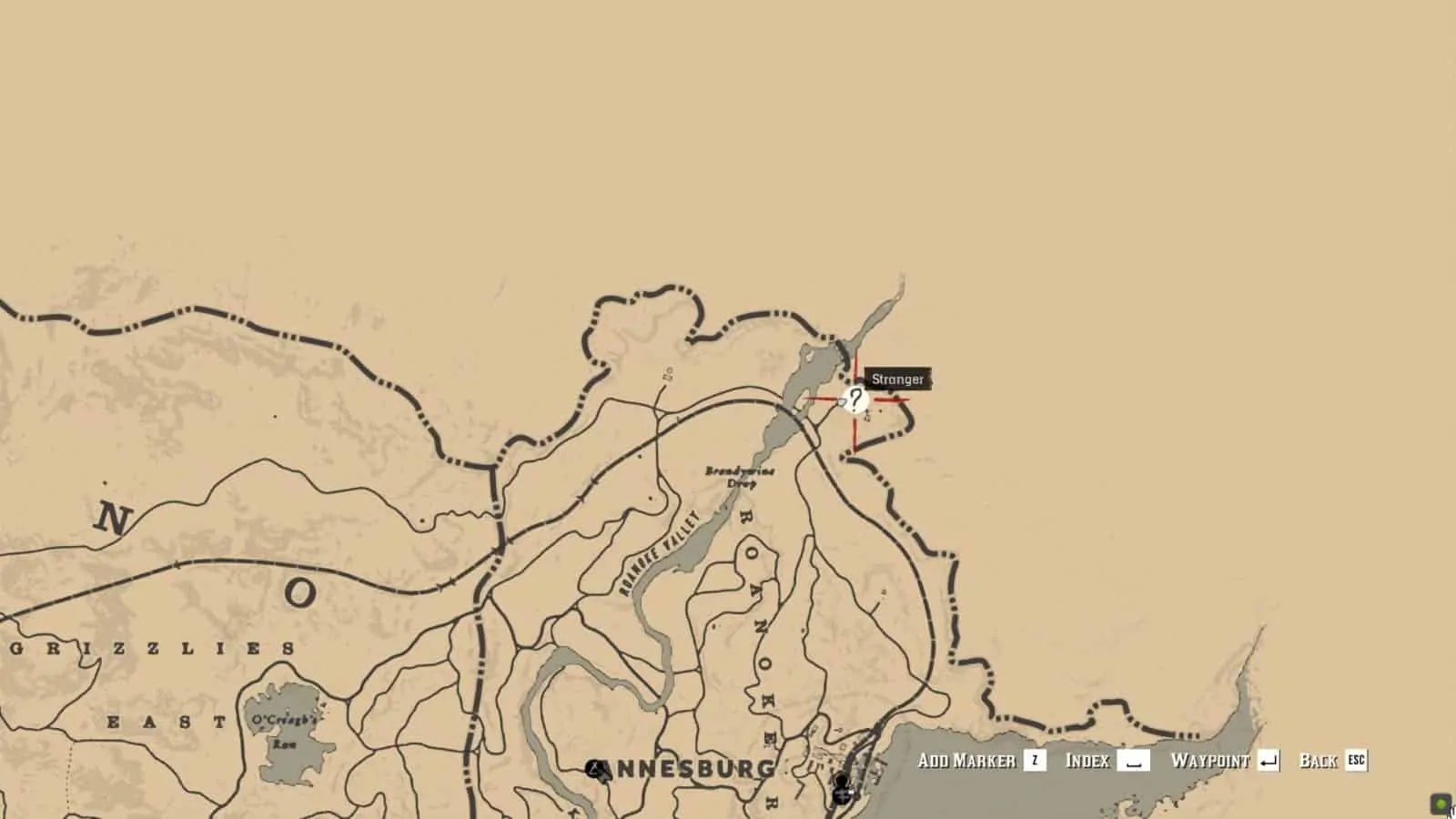The image size is (1456, 819).
Task: Click the Z key prompt icon
Action: pyautogui.click(x=1033, y=761)
